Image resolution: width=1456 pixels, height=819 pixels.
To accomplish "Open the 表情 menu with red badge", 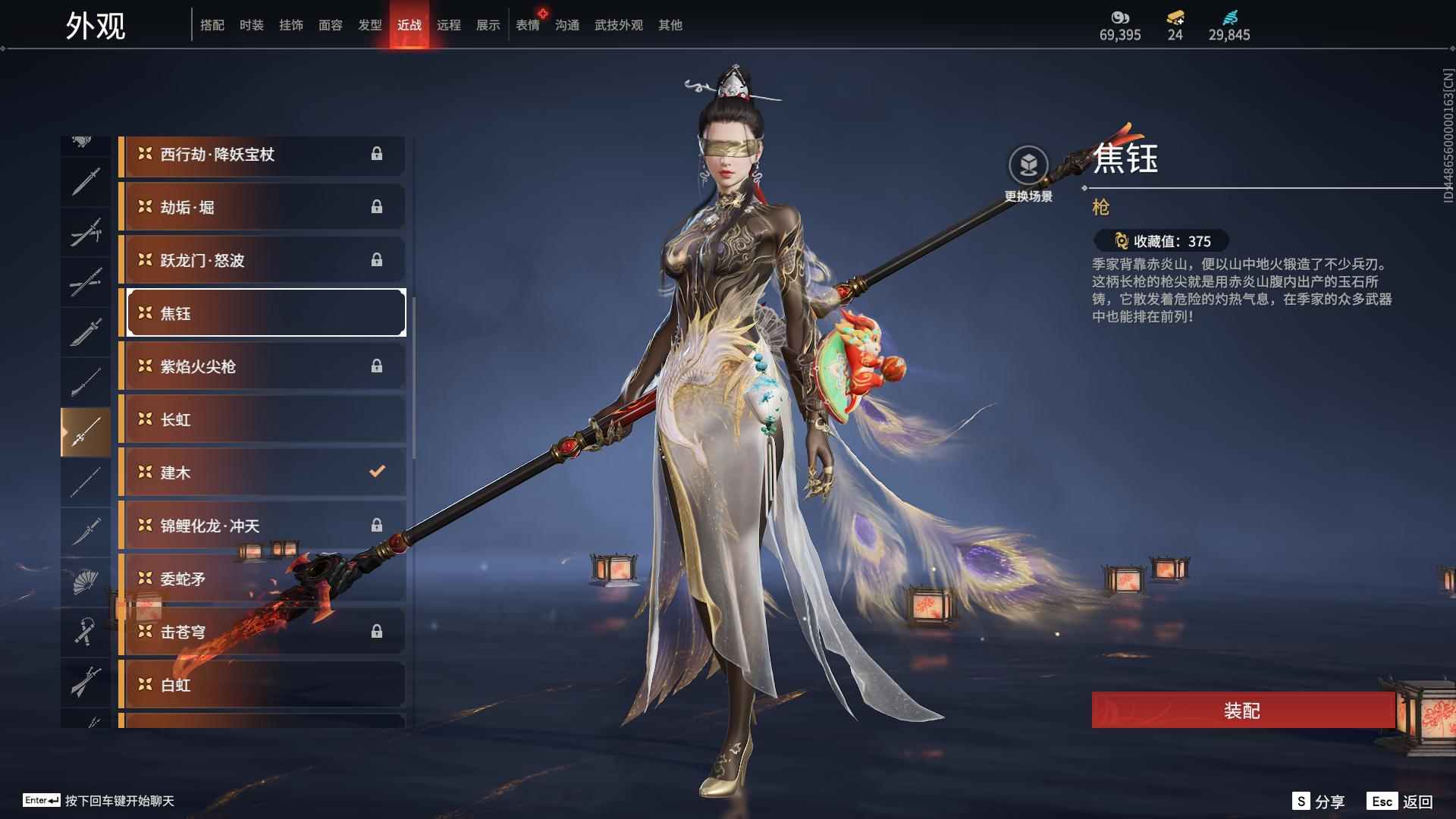I will (527, 24).
